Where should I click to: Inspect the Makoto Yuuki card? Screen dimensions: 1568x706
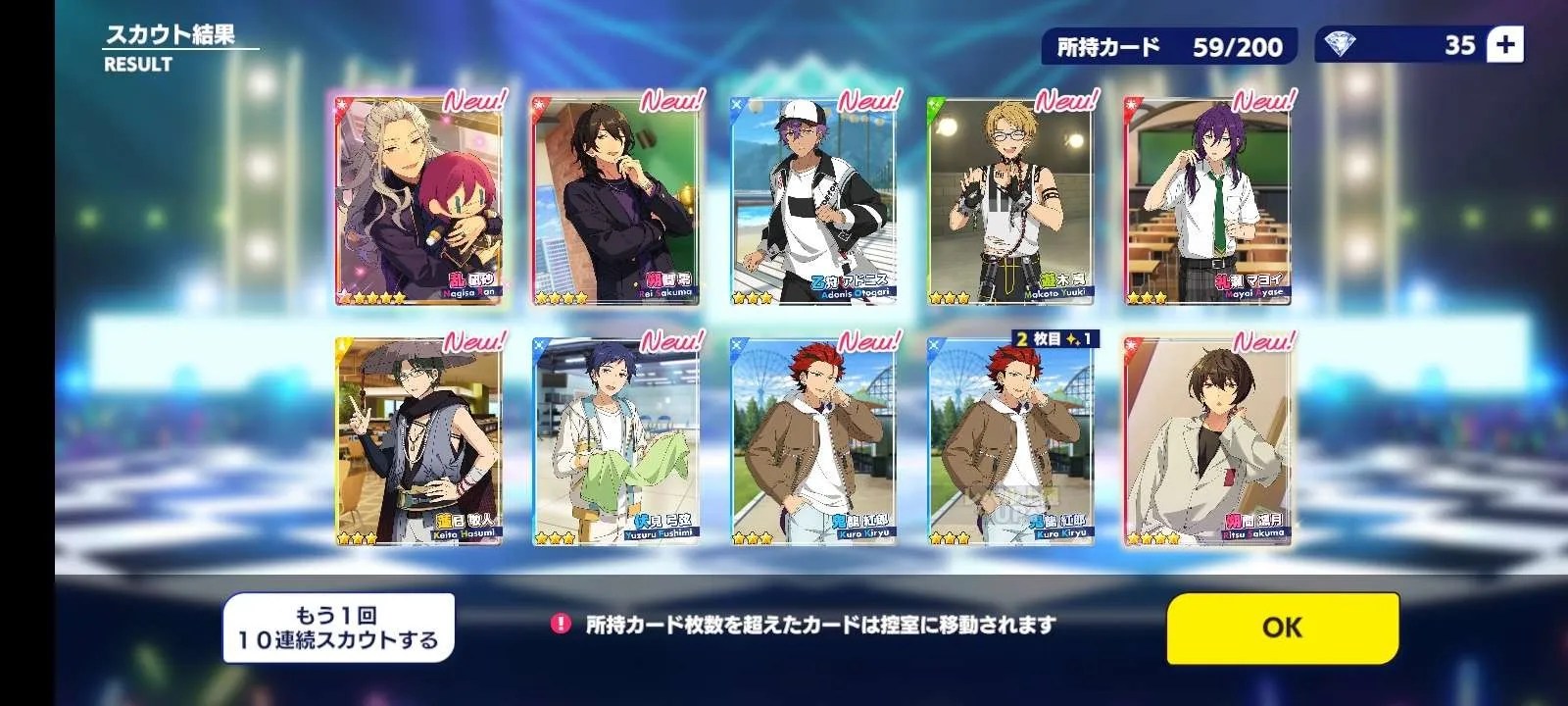[1009, 200]
